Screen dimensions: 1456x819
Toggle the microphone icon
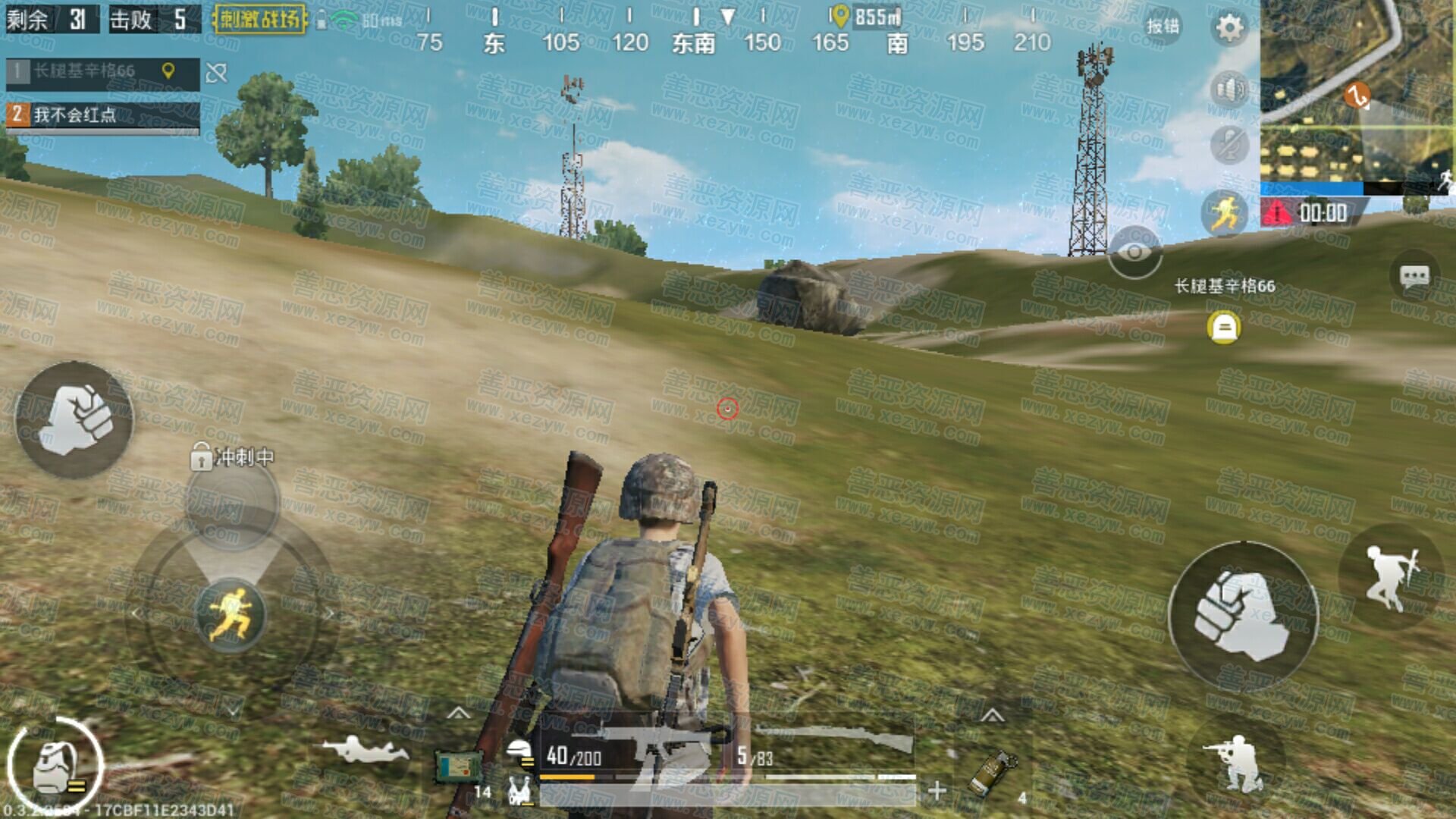click(1228, 144)
